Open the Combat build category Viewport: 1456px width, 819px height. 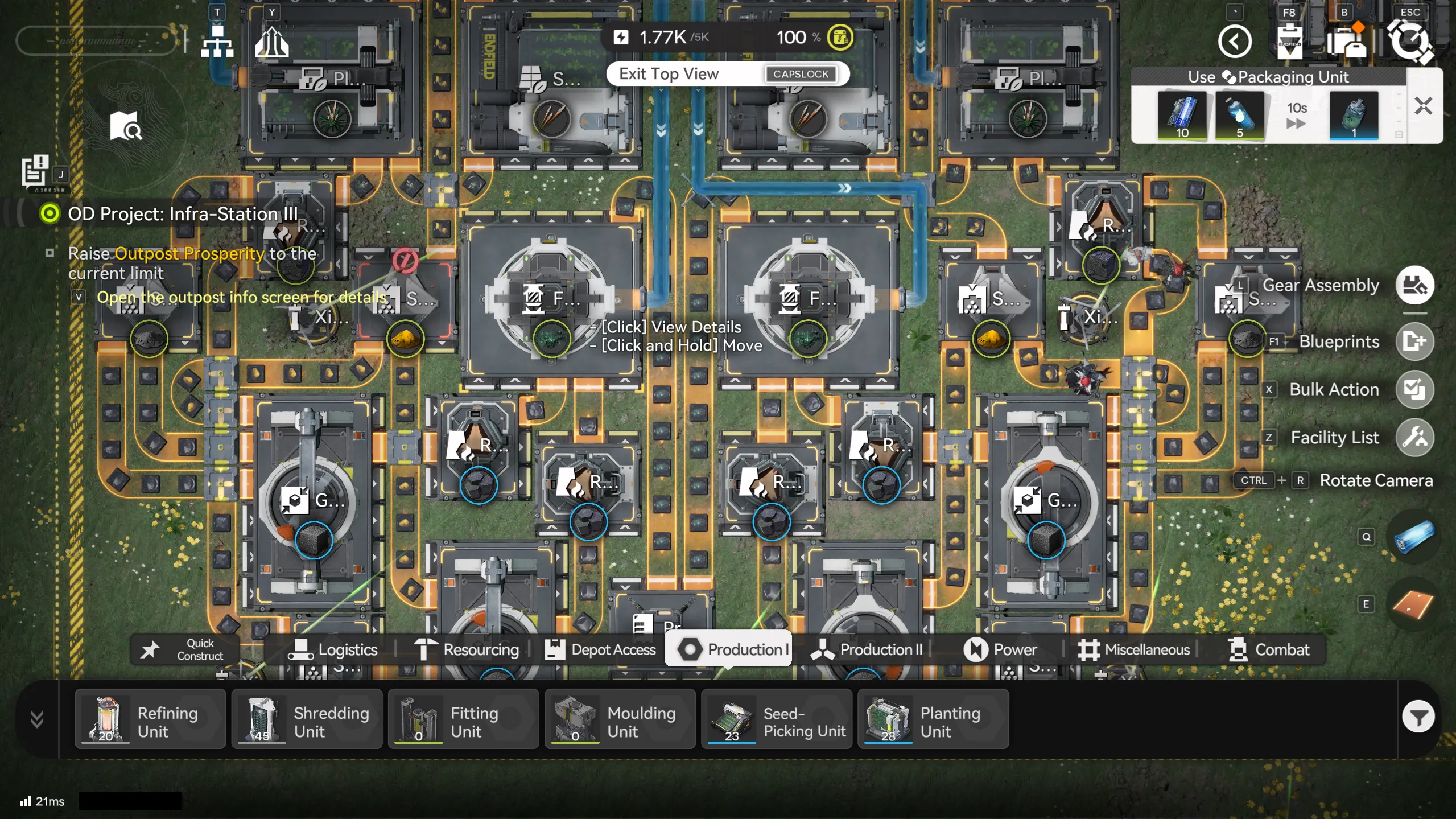point(1268,649)
